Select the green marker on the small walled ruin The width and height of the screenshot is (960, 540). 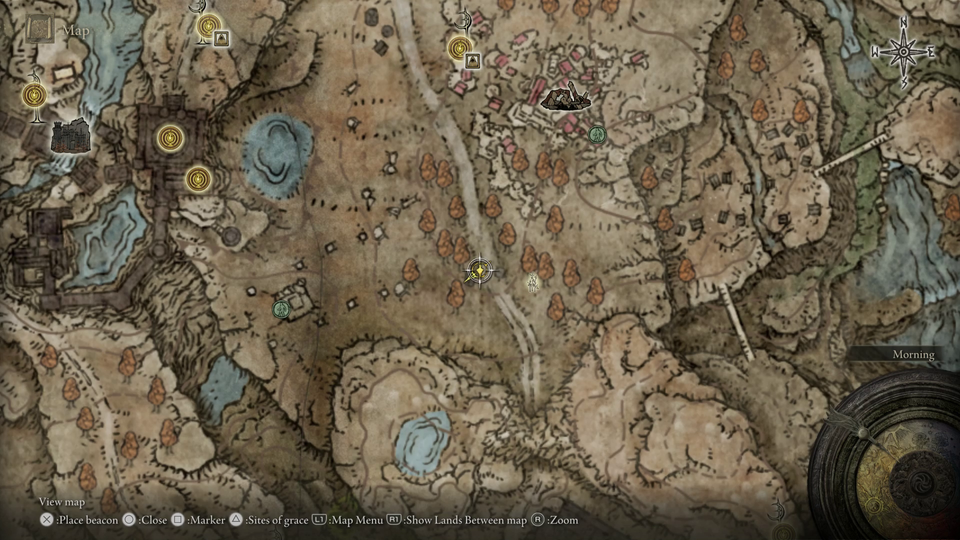(x=281, y=309)
